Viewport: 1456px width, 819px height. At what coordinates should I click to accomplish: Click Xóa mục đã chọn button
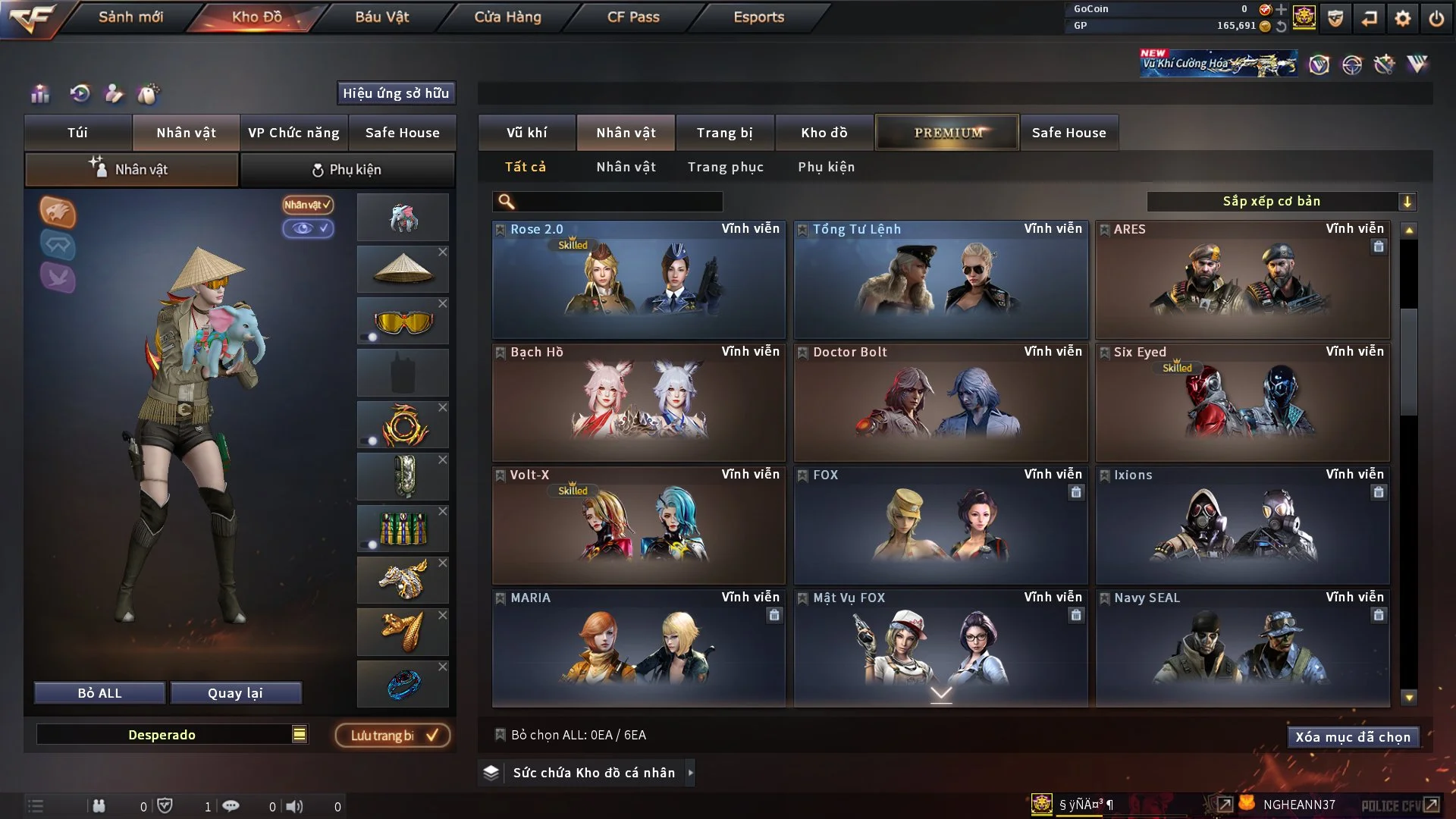1352,737
